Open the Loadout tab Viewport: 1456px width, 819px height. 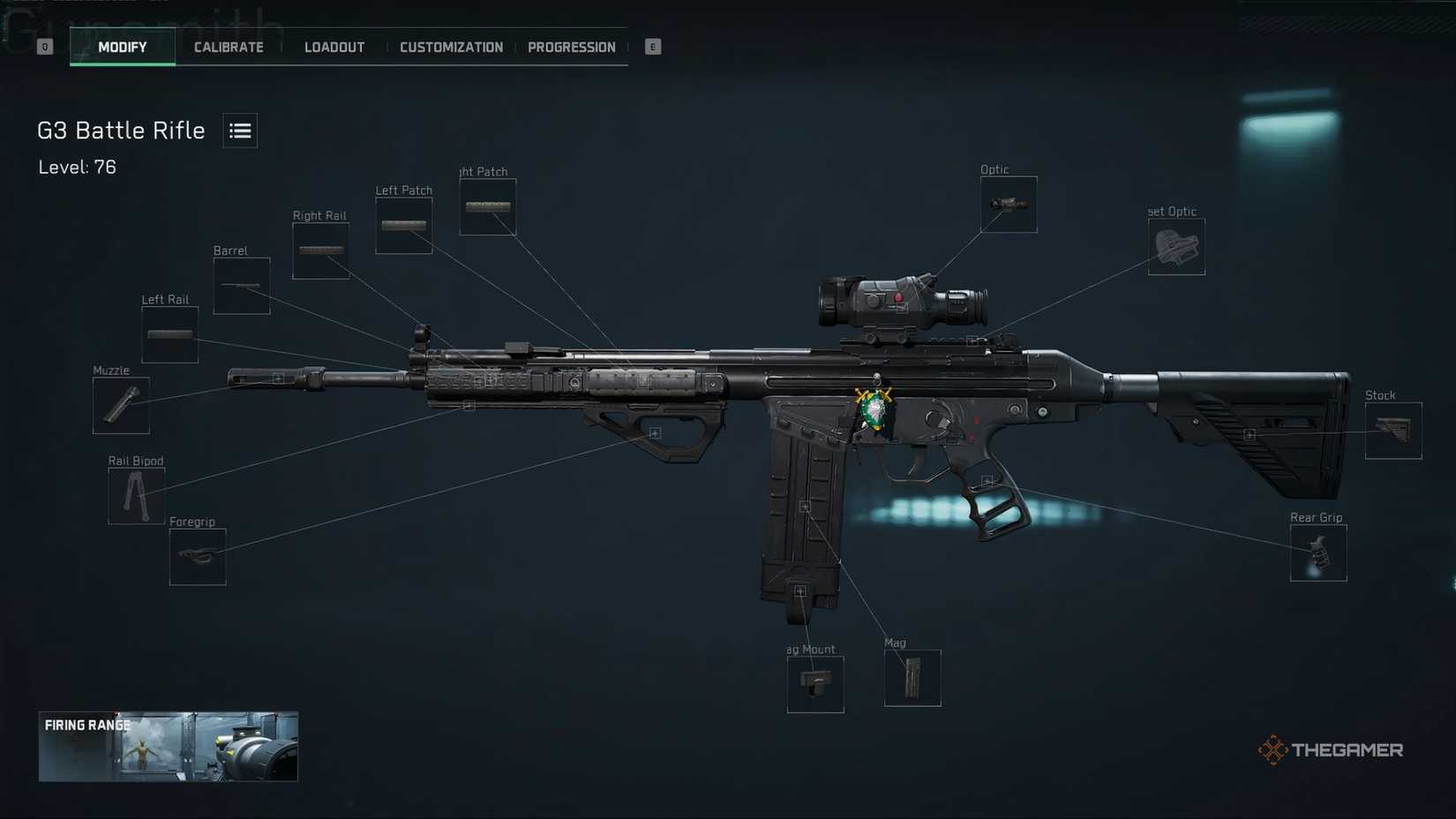pos(334,48)
